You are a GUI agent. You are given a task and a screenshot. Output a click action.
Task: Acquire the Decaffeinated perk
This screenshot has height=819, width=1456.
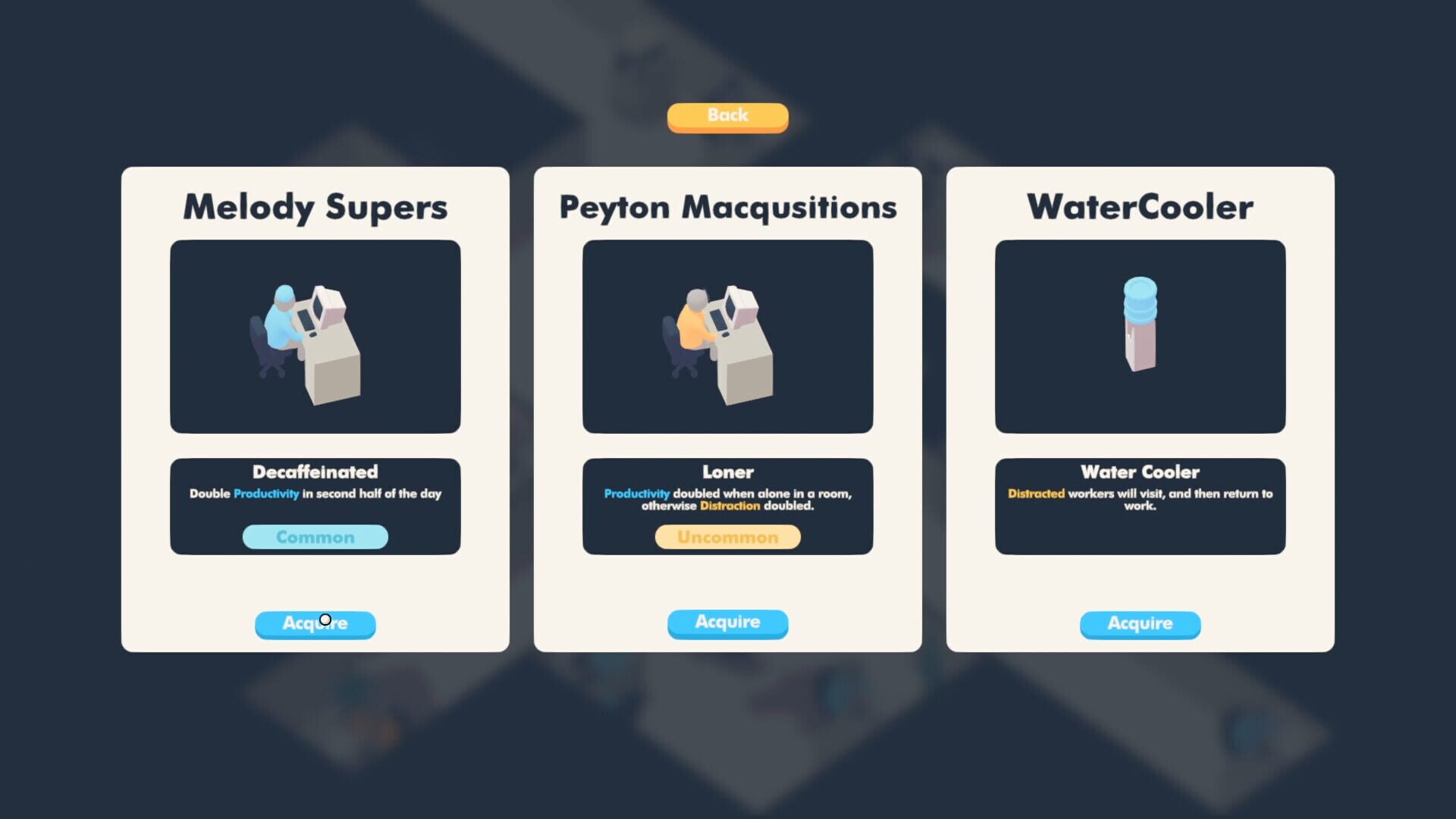coord(315,623)
